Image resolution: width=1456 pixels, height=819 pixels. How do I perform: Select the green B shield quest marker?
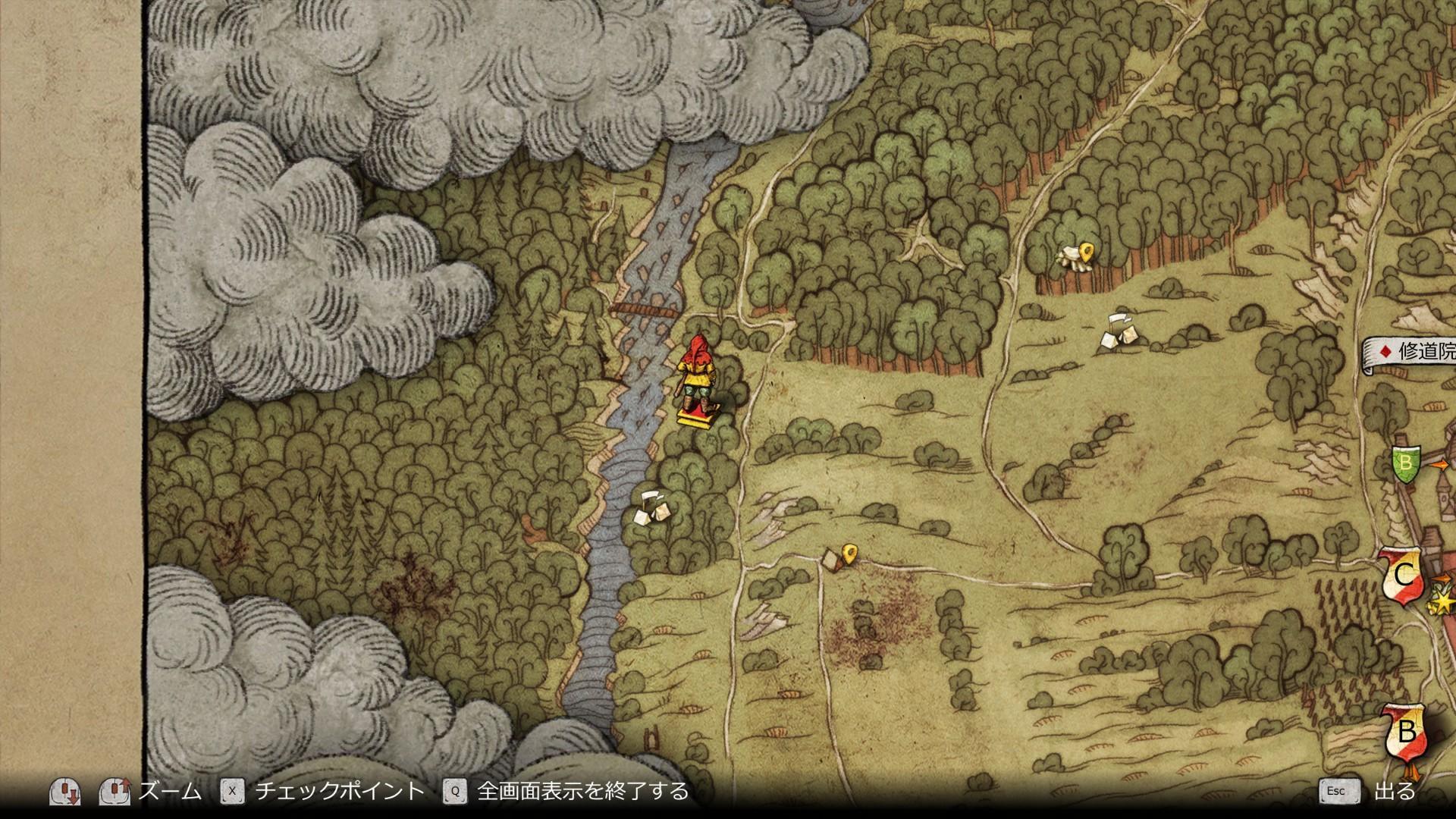(x=1405, y=463)
